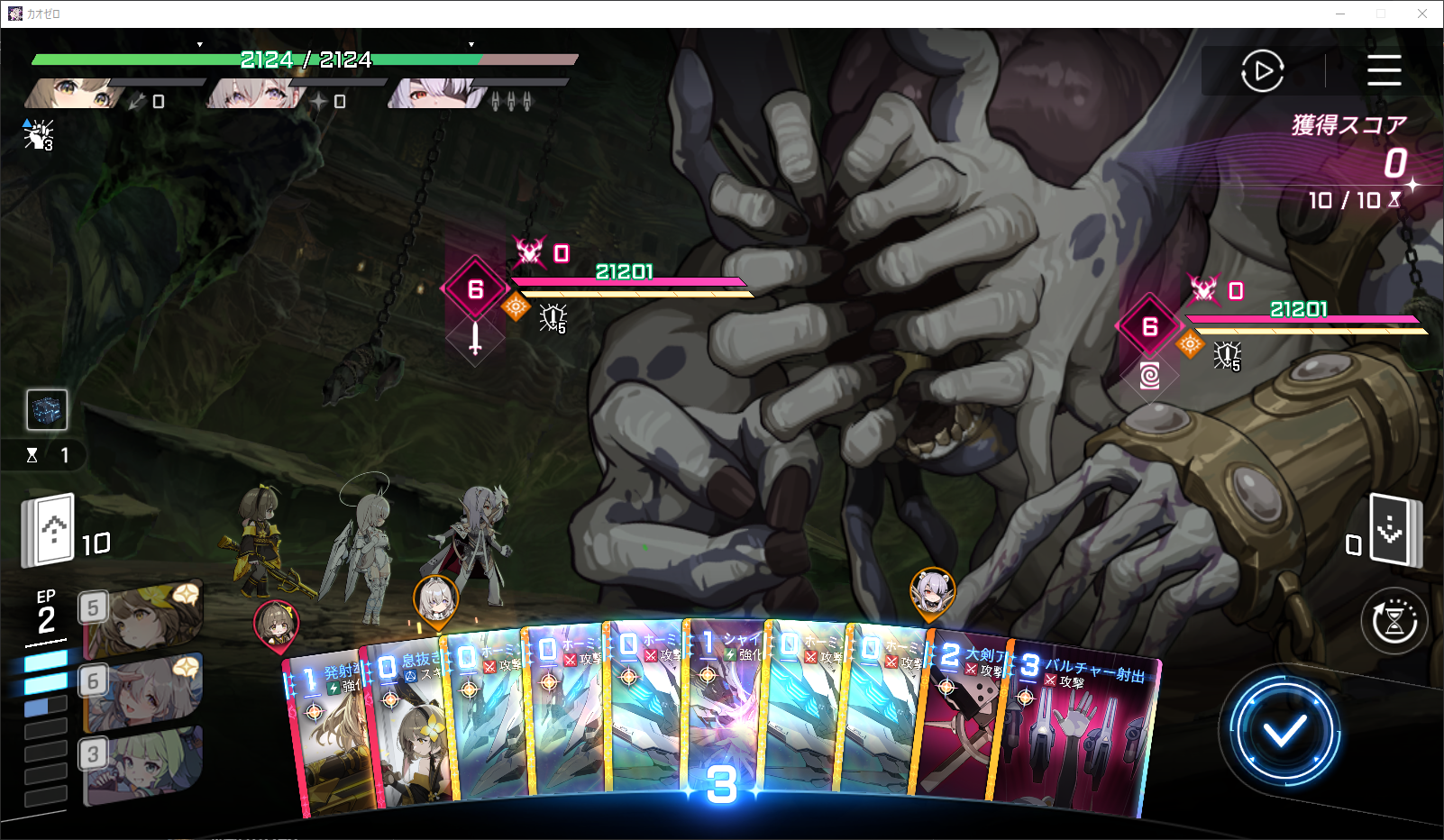Open the hamburger menu

point(1384,70)
